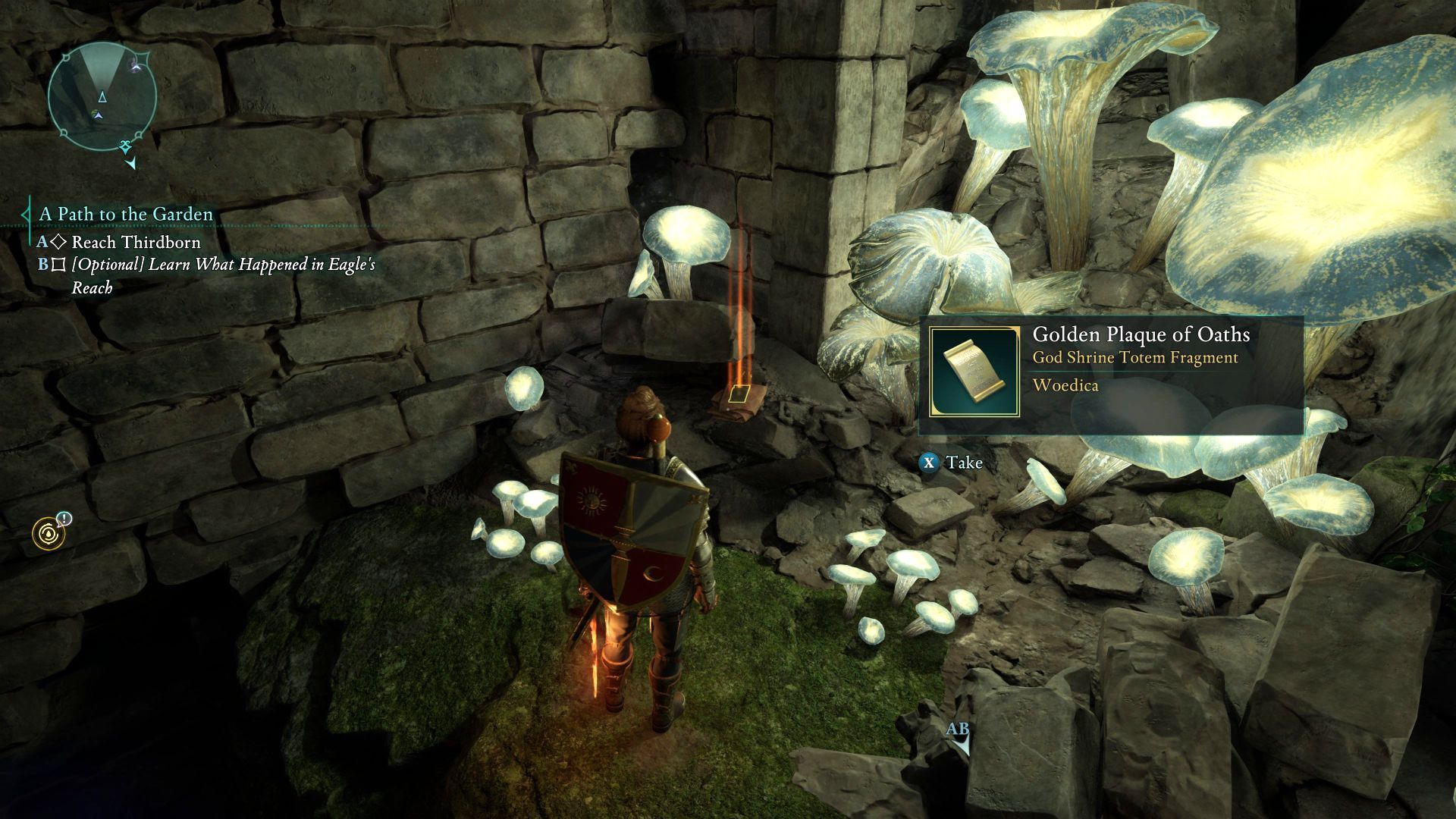The height and width of the screenshot is (819, 1456).
Task: Open the circular minimap
Action: click(x=102, y=96)
